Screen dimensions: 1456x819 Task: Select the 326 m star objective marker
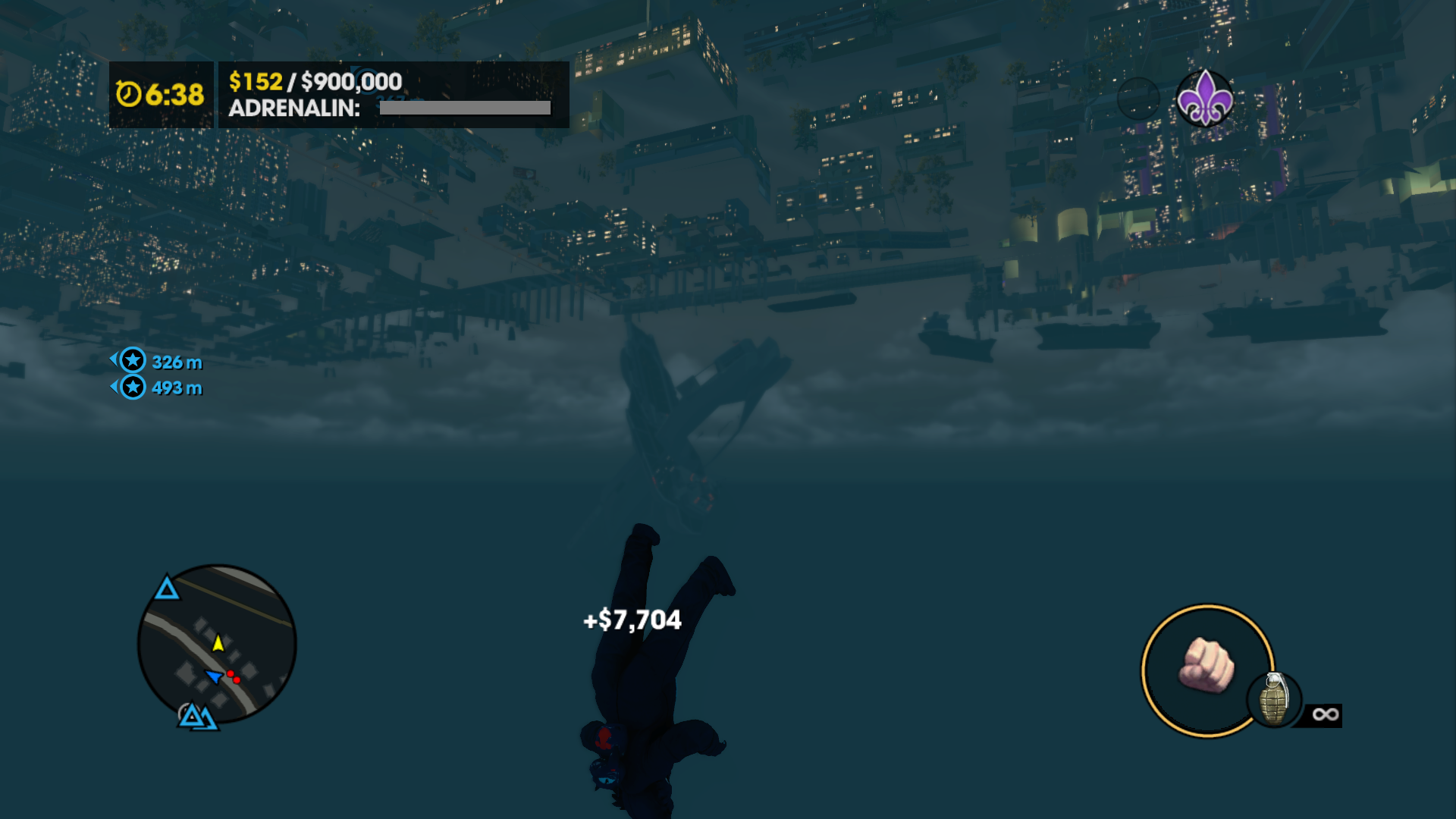pos(133,361)
